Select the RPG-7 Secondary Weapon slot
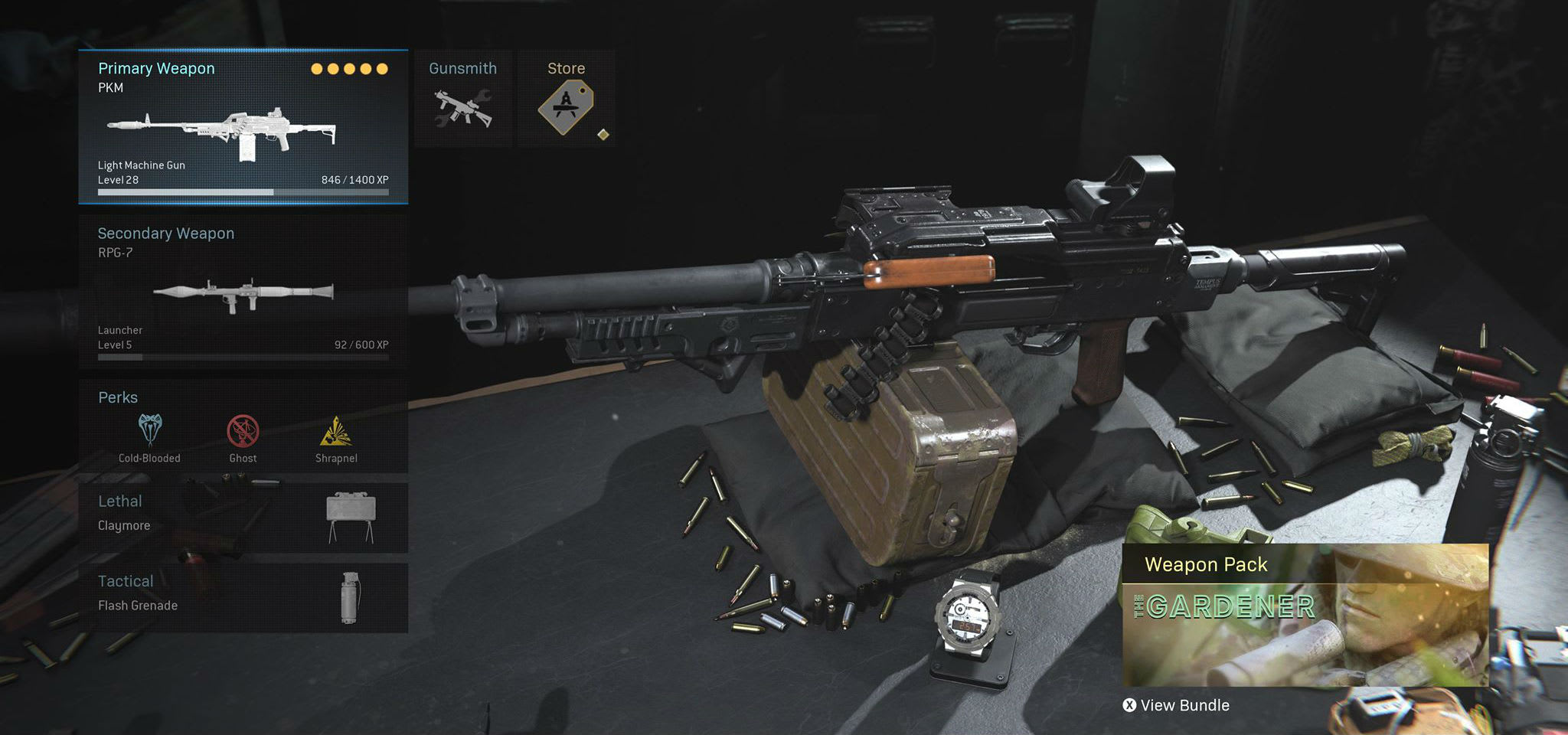Viewport: 1568px width, 735px height. (243, 292)
